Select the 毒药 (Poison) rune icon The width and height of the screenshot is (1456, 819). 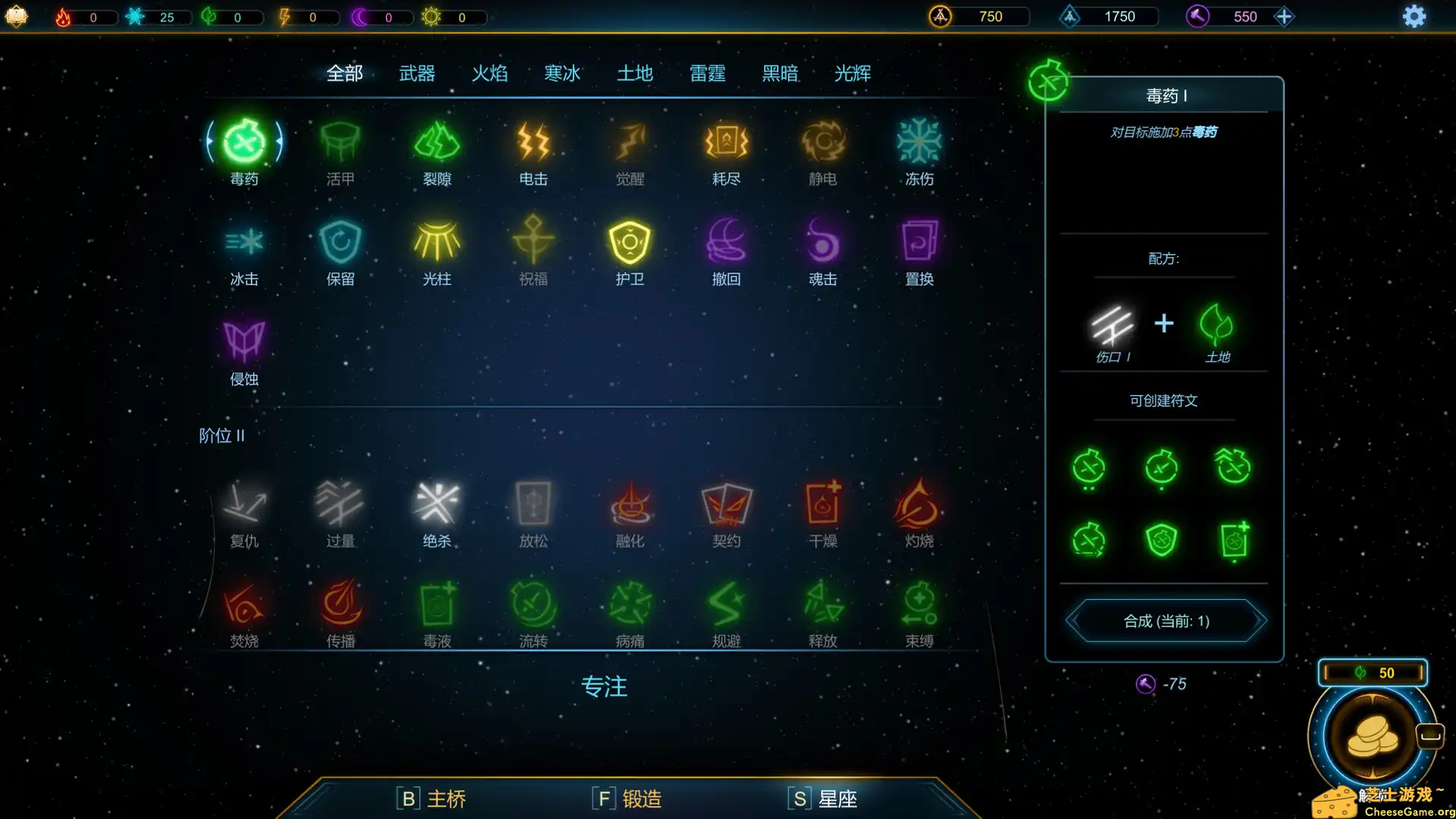tap(244, 144)
